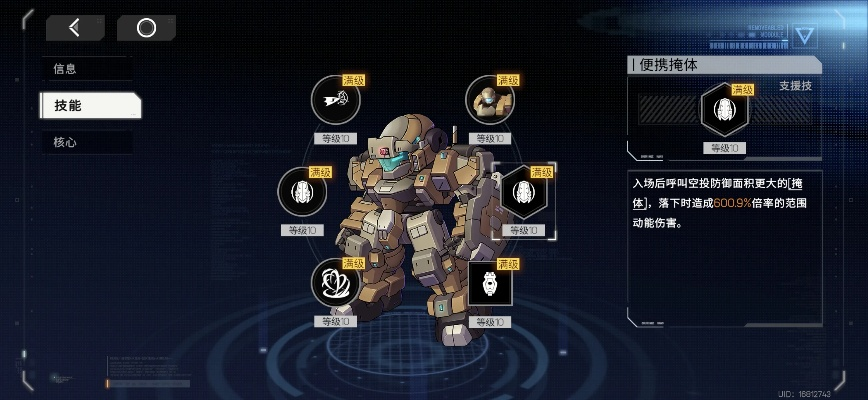This screenshot has width=868, height=400.
Task: Select the square module skill icon
Action: [x=490, y=283]
